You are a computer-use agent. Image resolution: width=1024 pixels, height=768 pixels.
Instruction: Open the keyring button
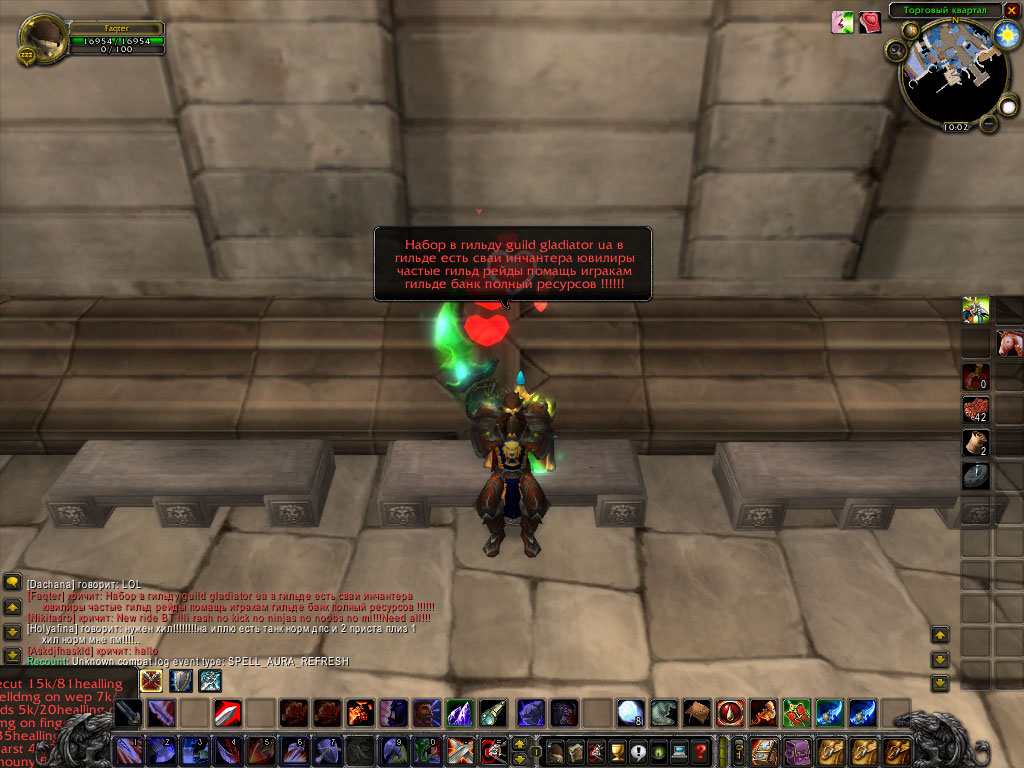[x=739, y=750]
